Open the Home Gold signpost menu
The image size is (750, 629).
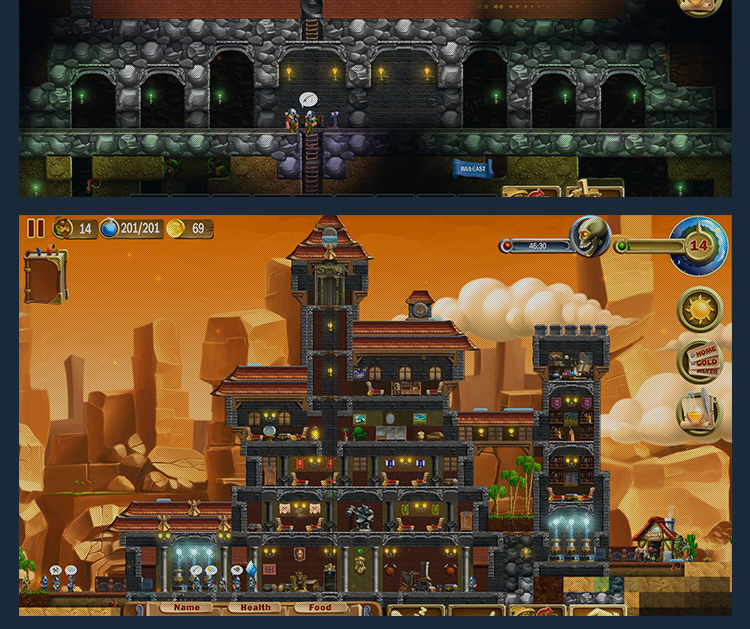(x=701, y=361)
